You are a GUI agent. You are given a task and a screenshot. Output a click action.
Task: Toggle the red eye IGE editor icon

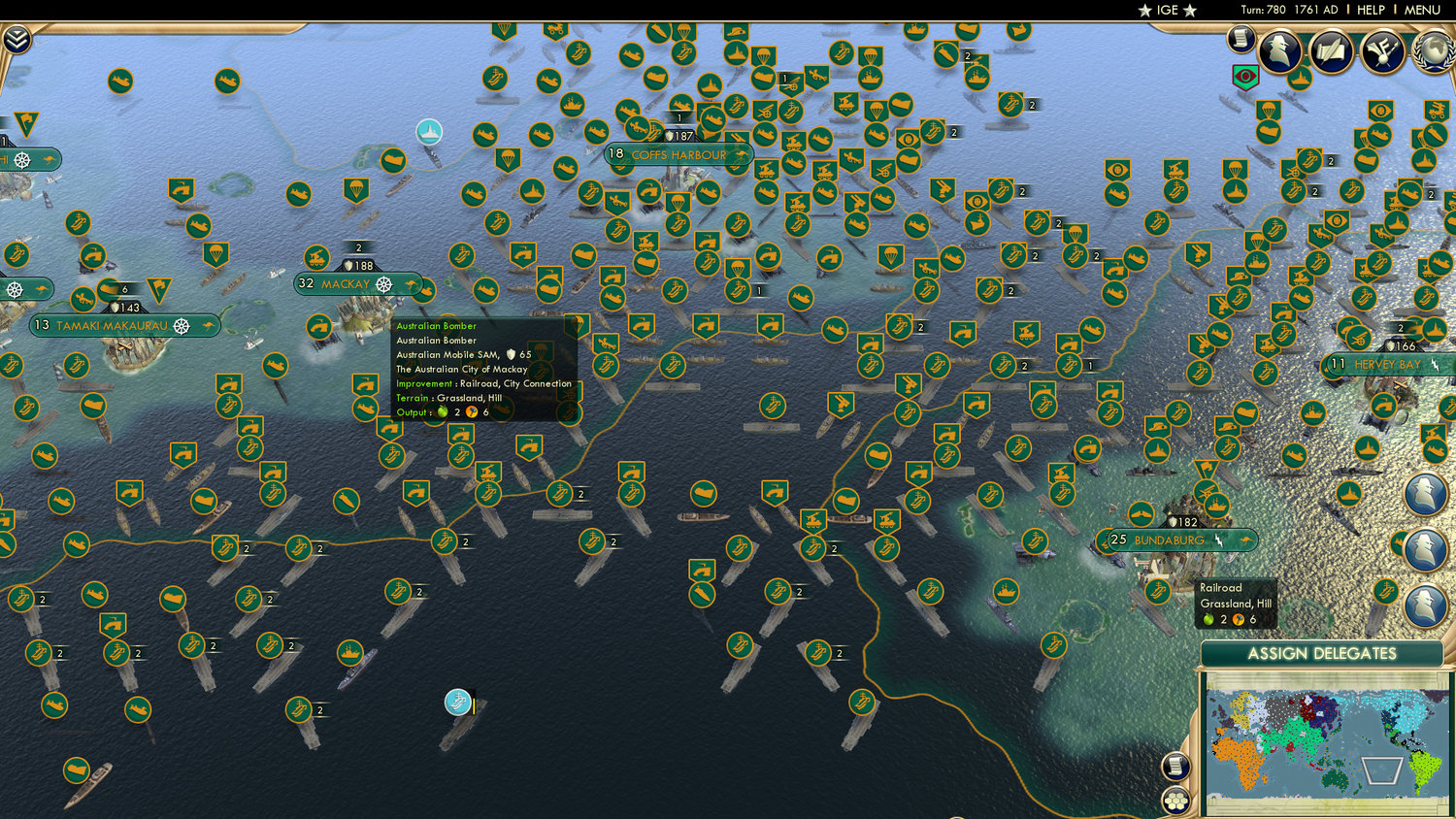[1245, 76]
